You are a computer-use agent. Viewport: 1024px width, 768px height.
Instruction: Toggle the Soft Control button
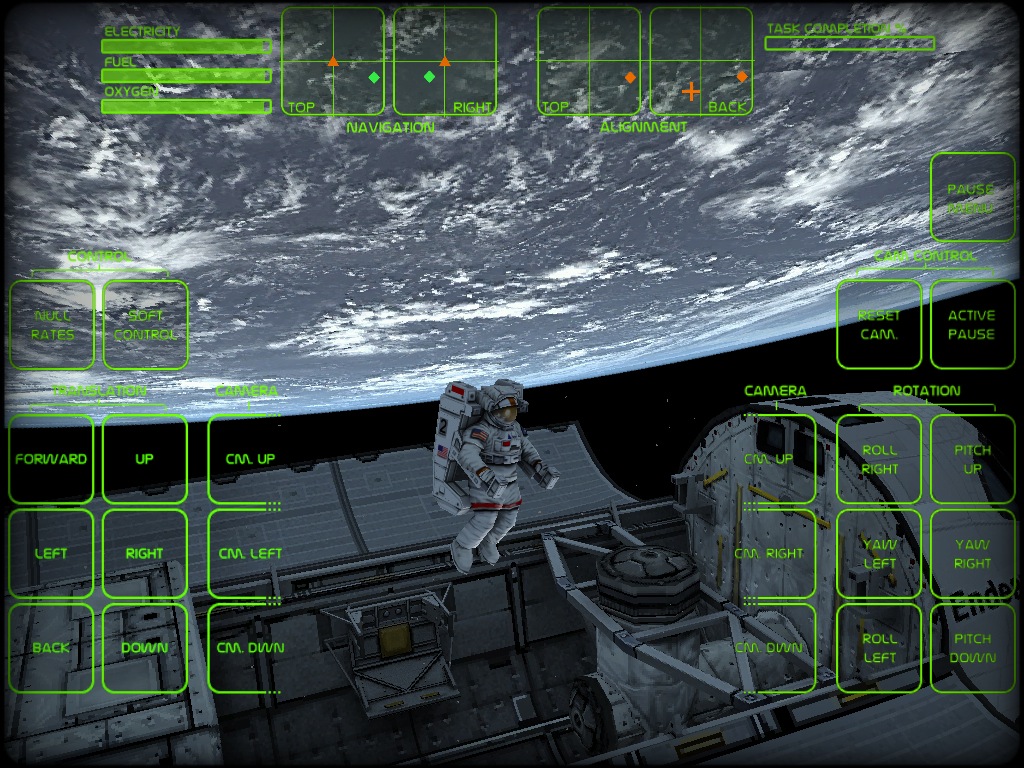coord(145,325)
